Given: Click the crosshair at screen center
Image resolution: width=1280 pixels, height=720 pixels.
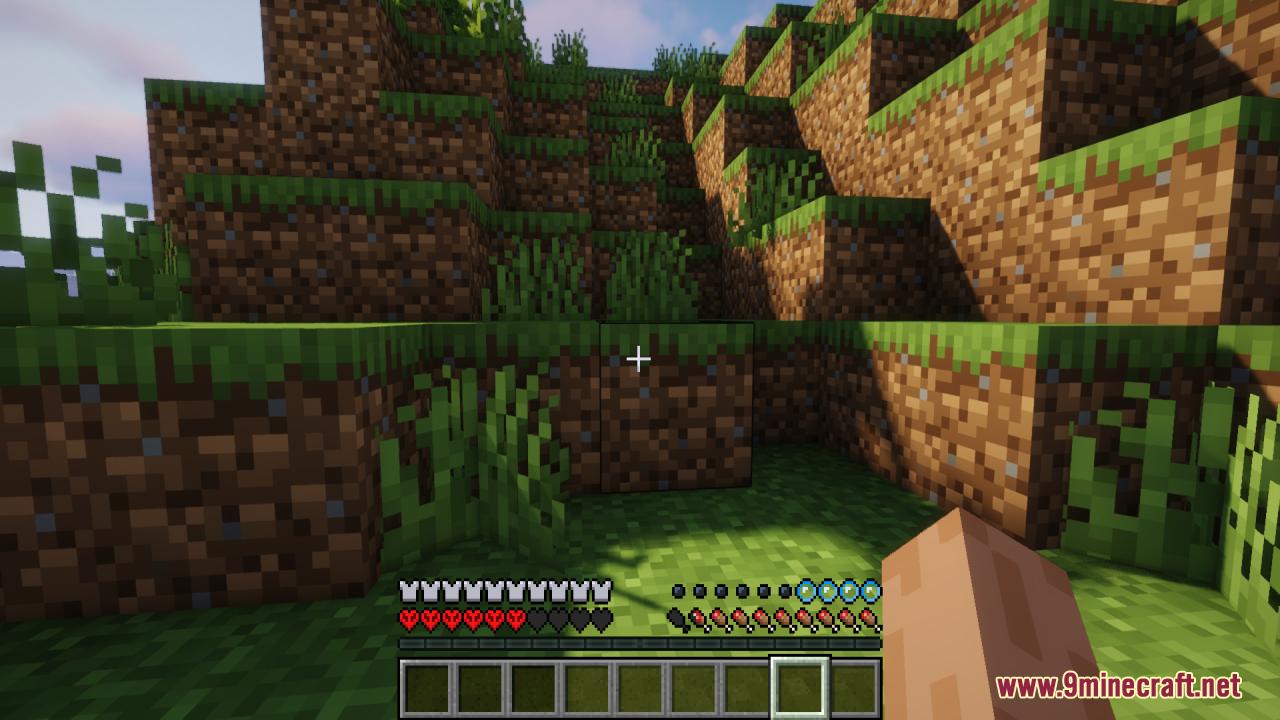Looking at the screenshot, I should [640, 358].
